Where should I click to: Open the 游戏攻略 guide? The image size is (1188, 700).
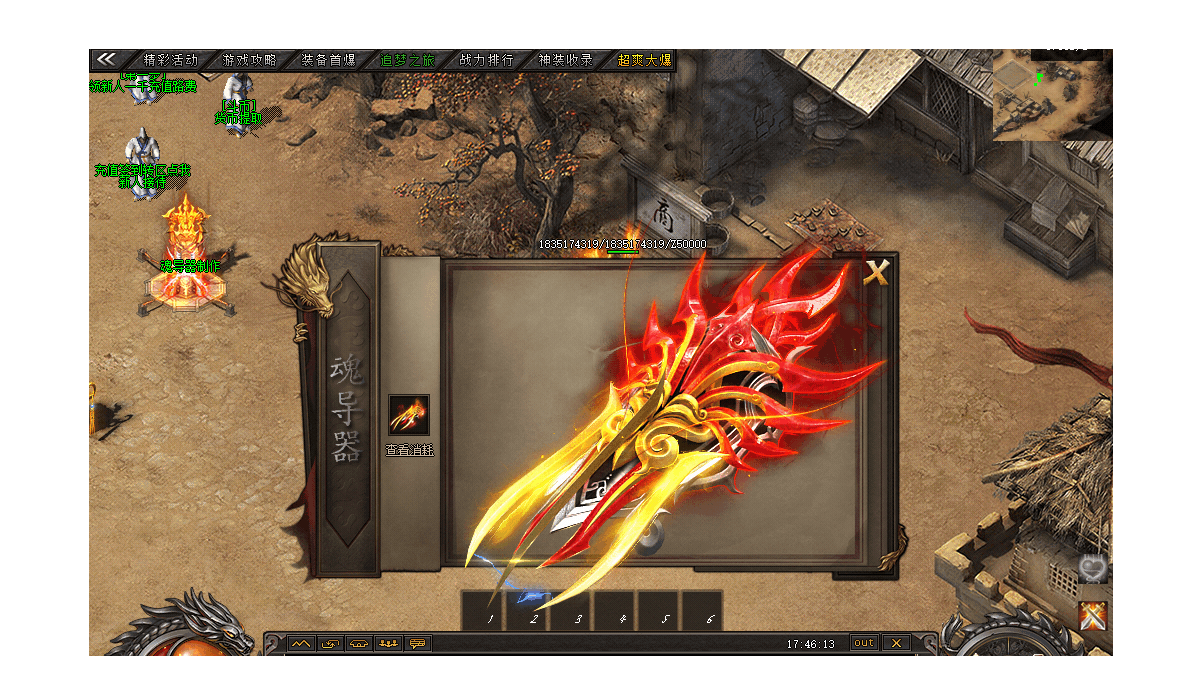(x=249, y=60)
